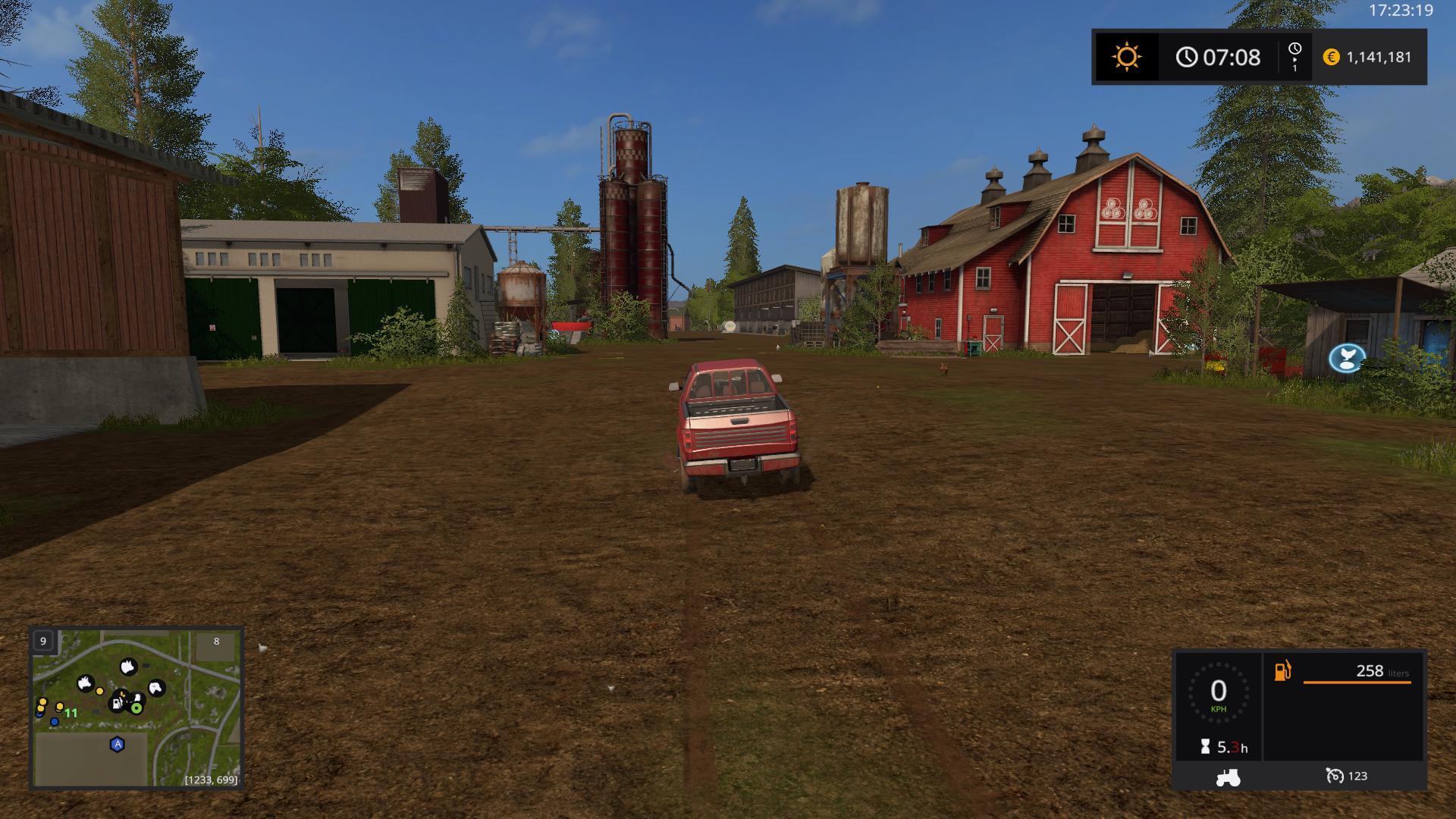
Task: Click the tractor vehicle icon
Action: coord(1228,777)
